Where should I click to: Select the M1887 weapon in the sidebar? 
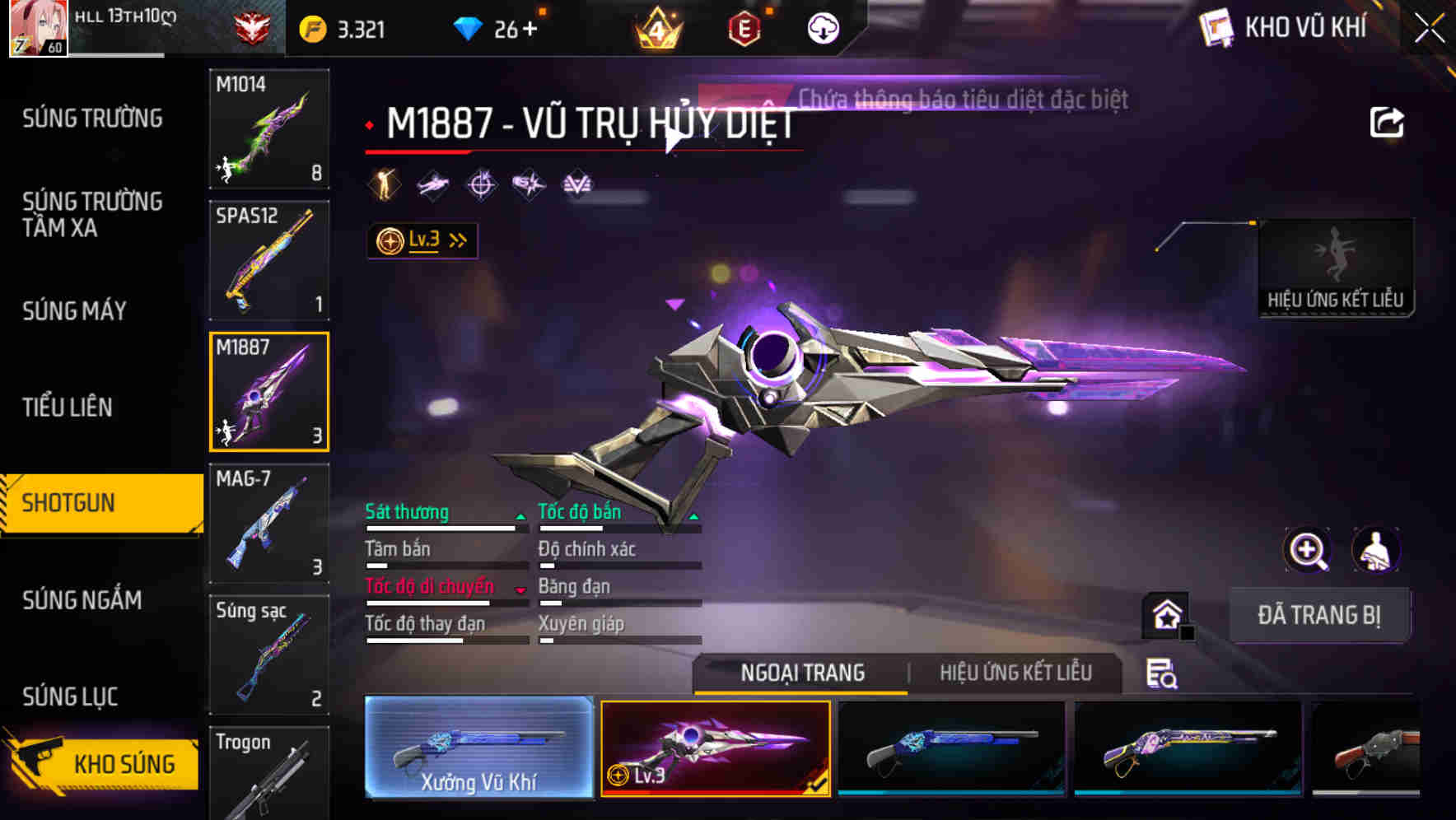pyautogui.click(x=269, y=390)
